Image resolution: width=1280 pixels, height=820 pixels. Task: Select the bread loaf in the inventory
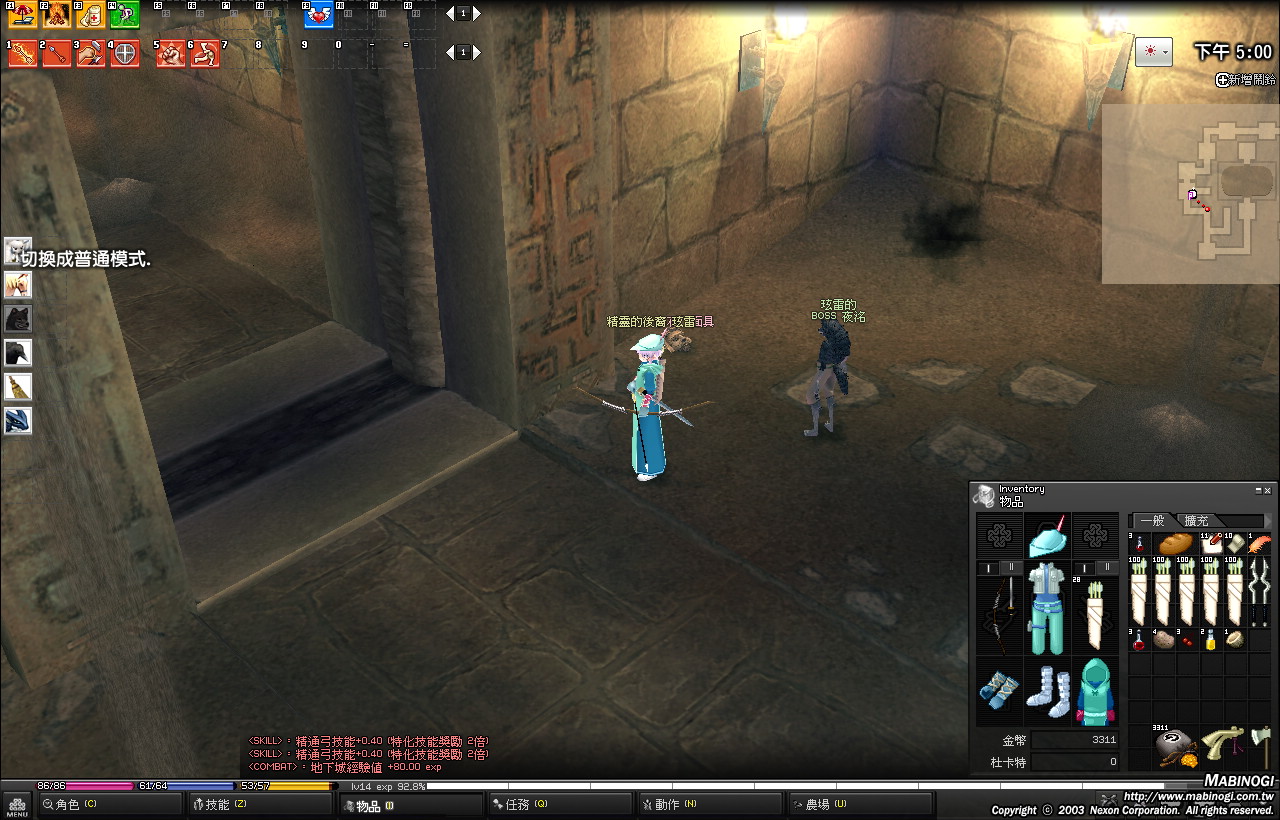click(x=1175, y=545)
